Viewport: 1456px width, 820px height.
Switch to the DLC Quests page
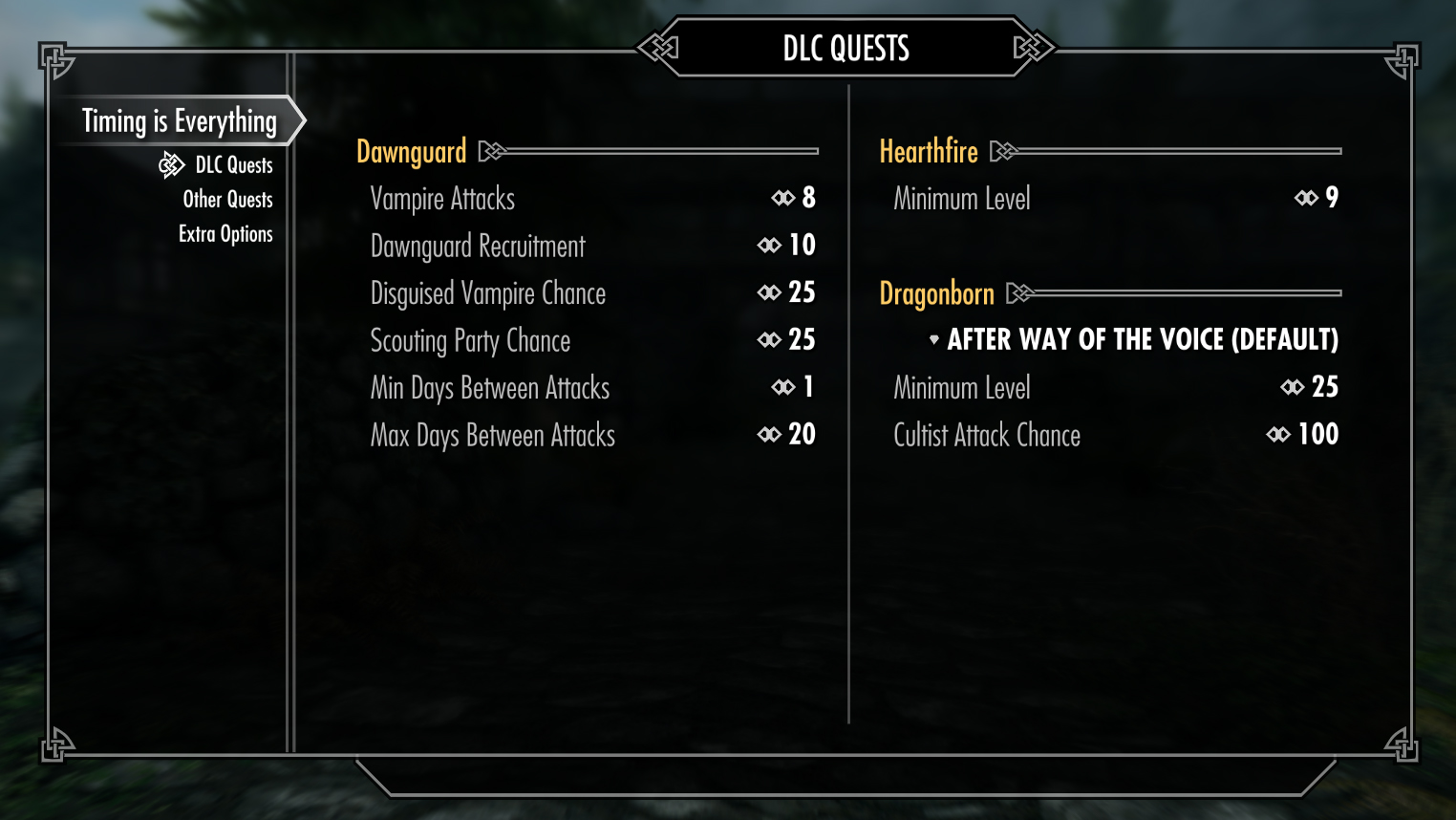[233, 165]
